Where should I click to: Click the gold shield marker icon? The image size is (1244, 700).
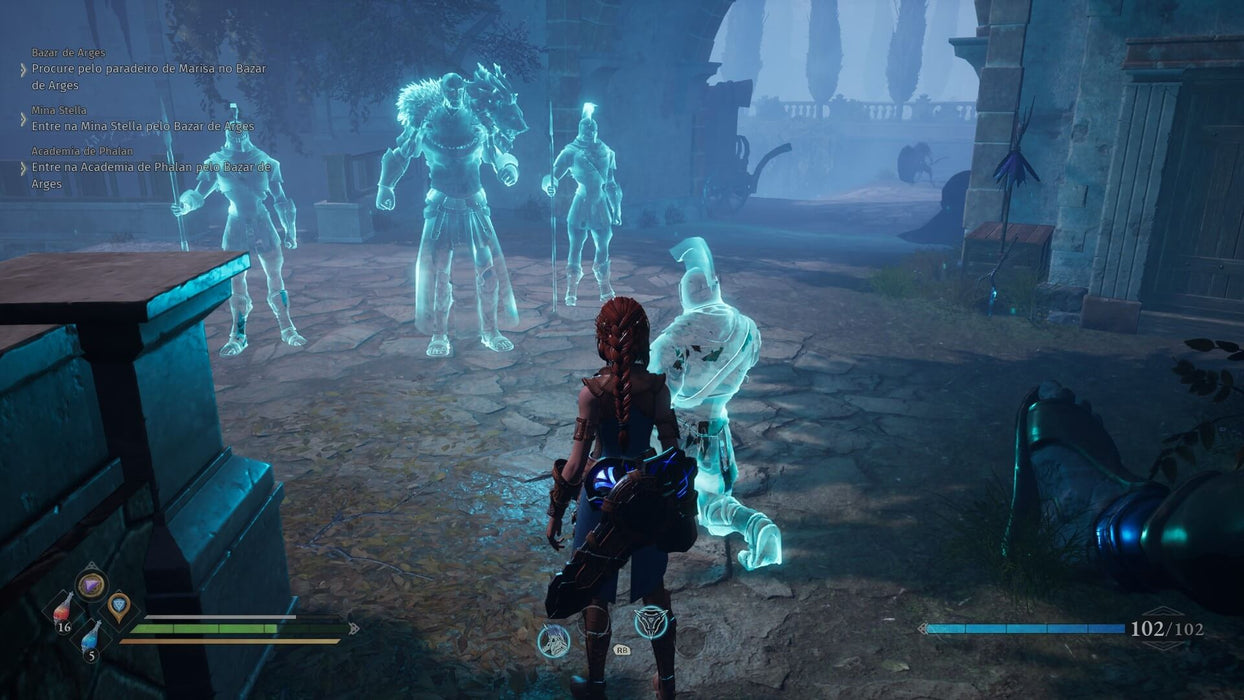point(119,603)
